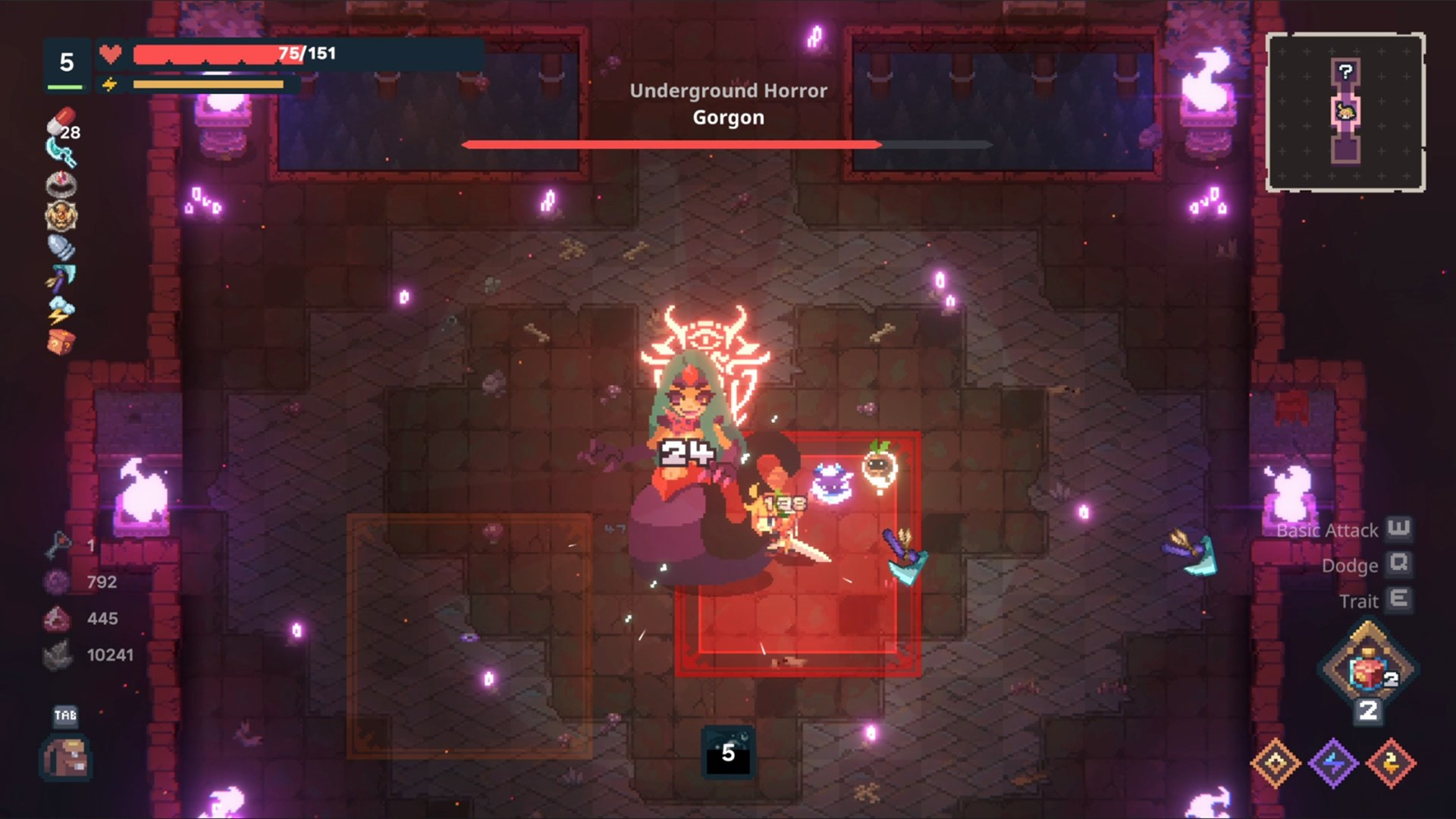Select the orange mystery box icon
1456x819 pixels.
[61, 342]
